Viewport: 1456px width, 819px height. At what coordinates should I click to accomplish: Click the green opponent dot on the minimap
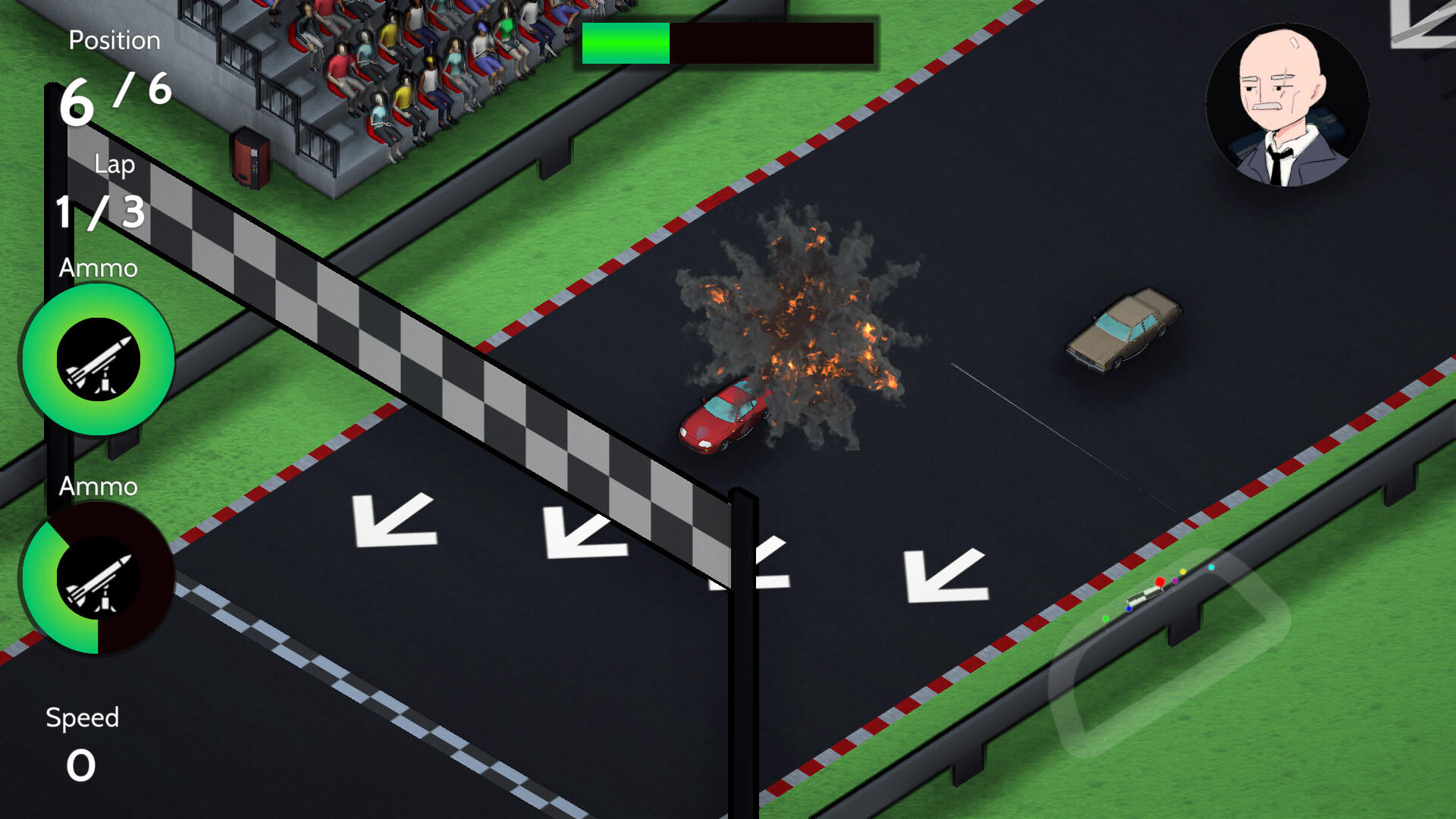click(x=1106, y=620)
